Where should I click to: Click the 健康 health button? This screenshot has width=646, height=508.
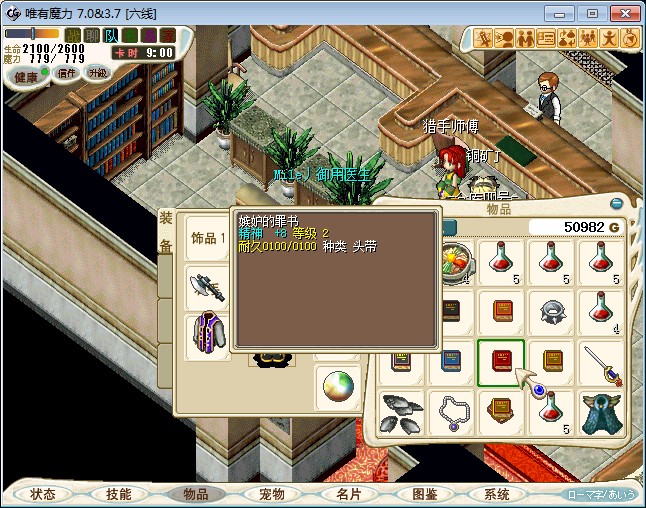click(x=26, y=76)
